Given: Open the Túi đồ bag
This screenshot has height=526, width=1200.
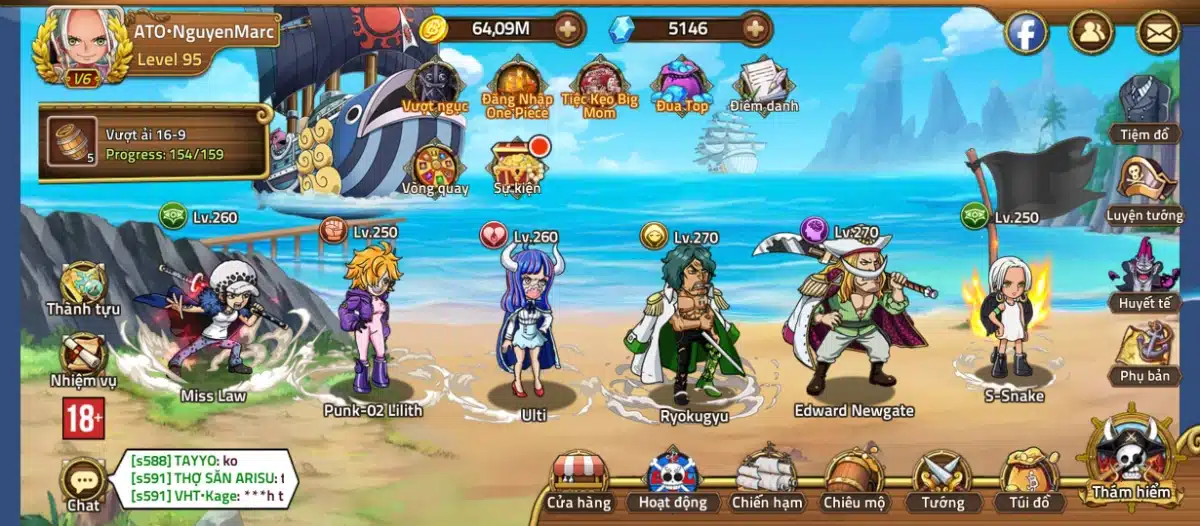Looking at the screenshot, I should click(x=1030, y=478).
